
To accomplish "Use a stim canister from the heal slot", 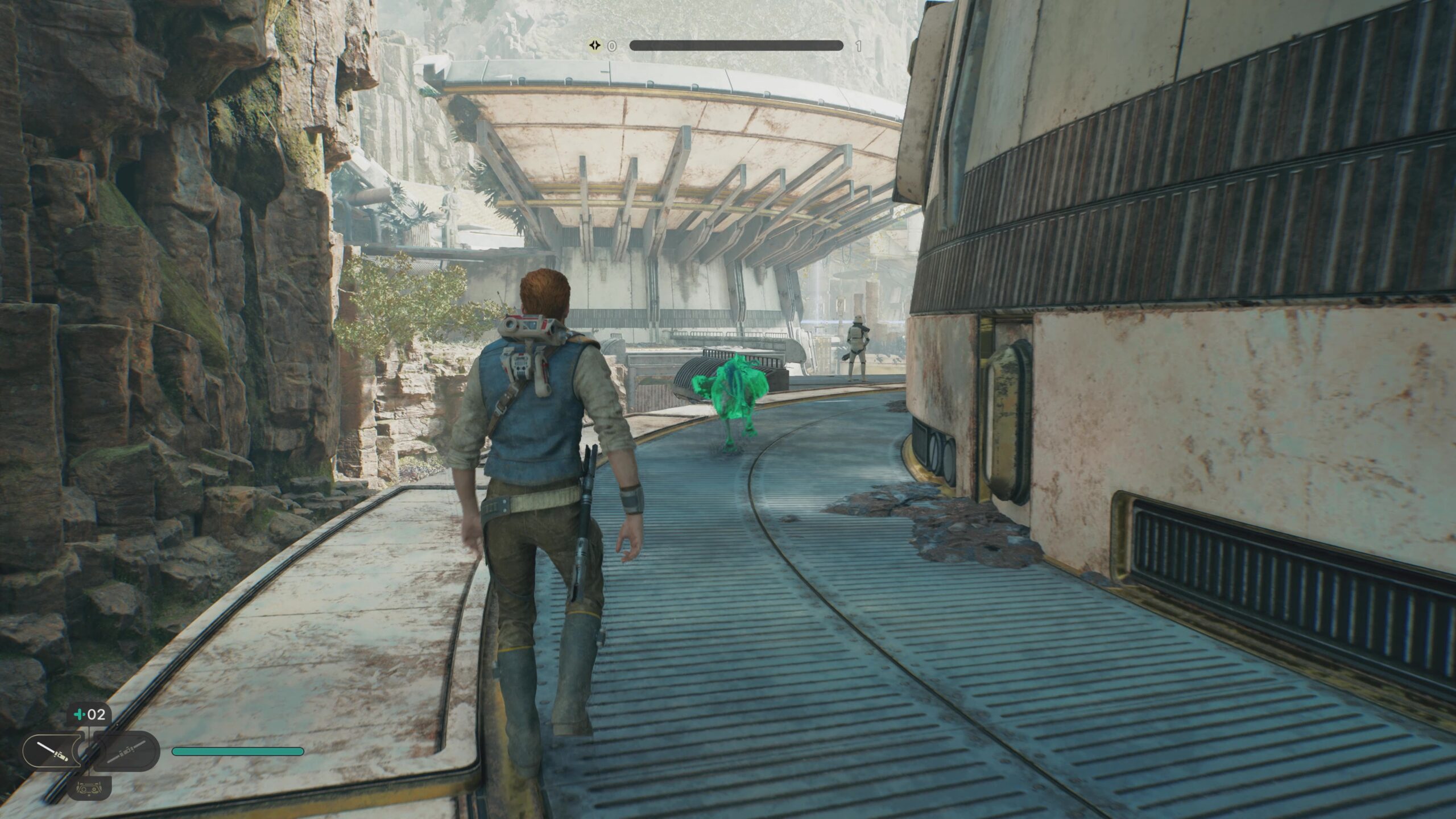I will (89, 714).
